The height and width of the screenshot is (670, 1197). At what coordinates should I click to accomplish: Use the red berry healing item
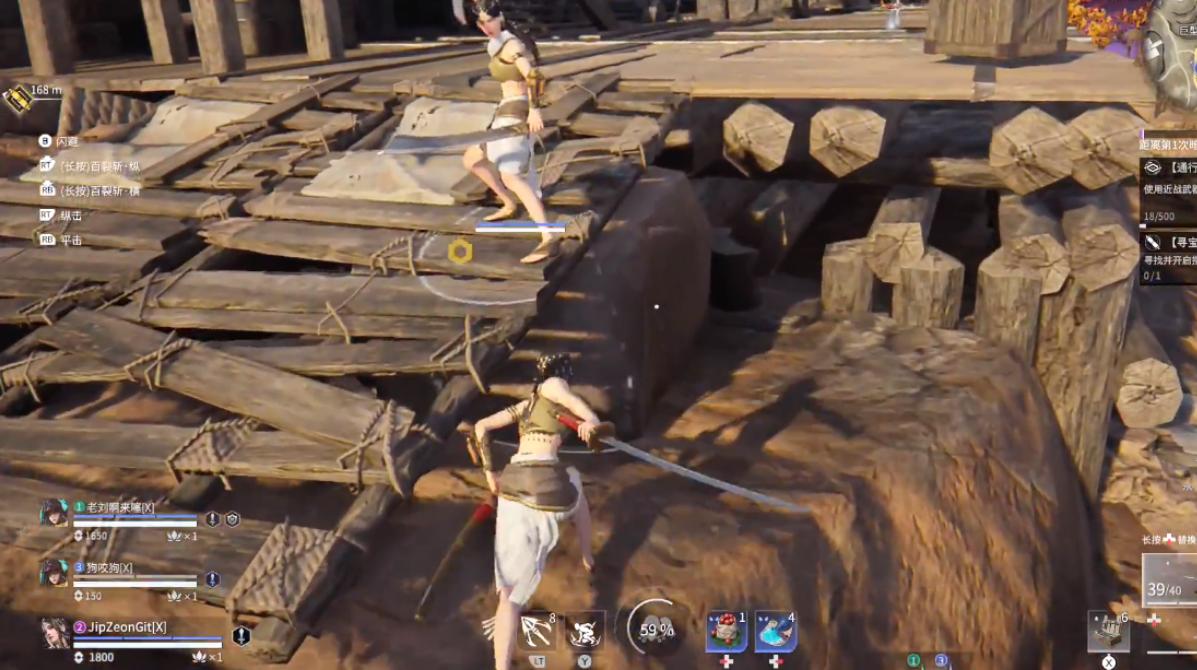[x=726, y=631]
